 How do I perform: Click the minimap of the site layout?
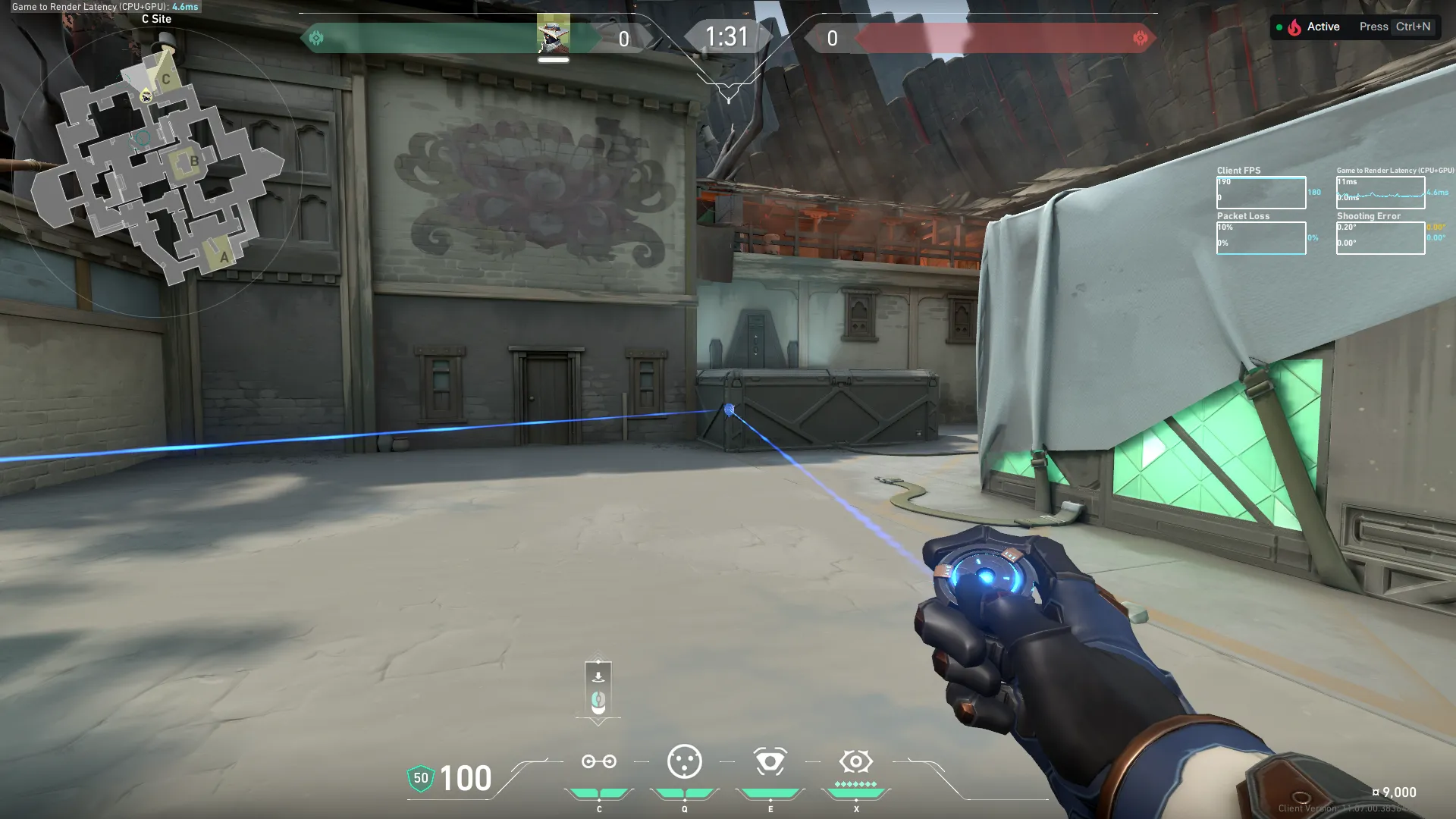click(x=157, y=171)
